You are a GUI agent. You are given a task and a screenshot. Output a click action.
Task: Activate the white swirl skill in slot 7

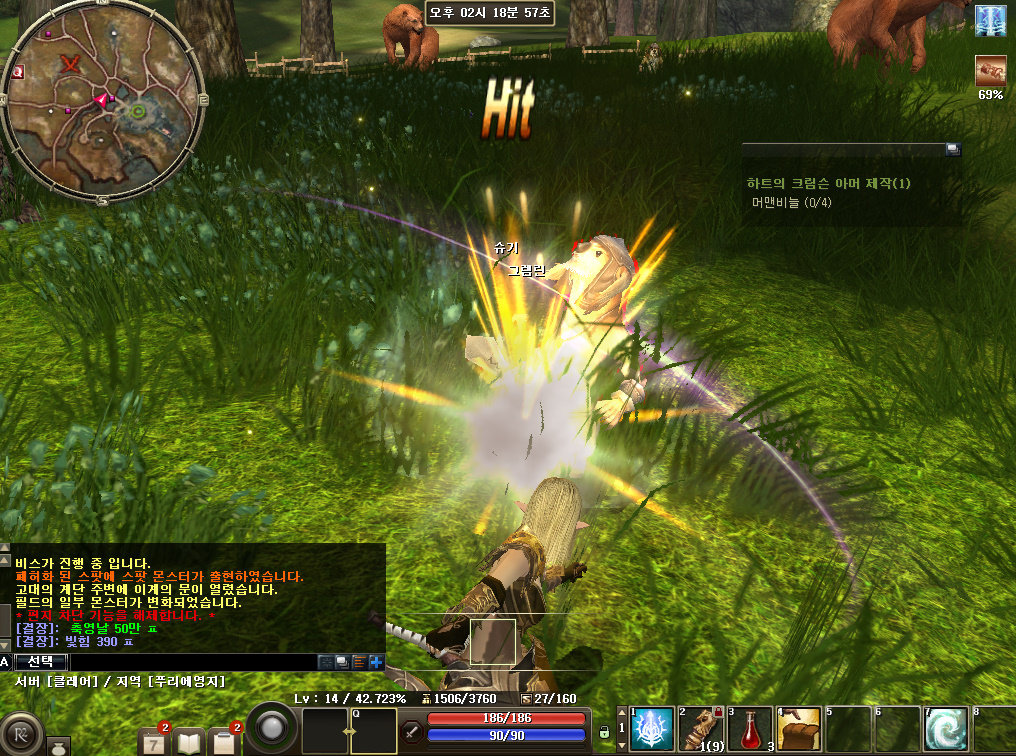(x=945, y=731)
